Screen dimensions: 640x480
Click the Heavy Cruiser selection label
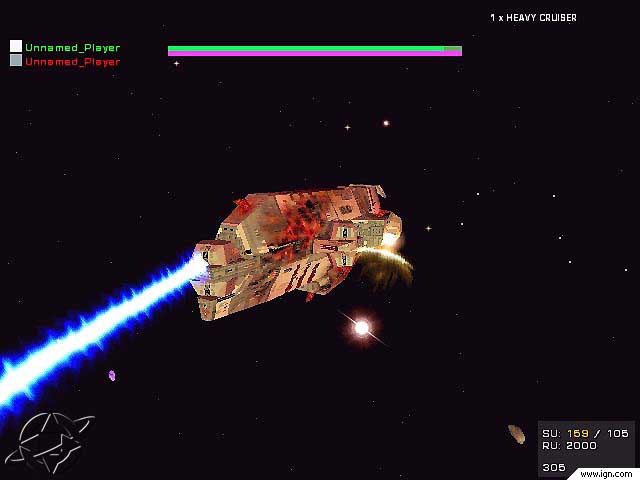point(533,18)
